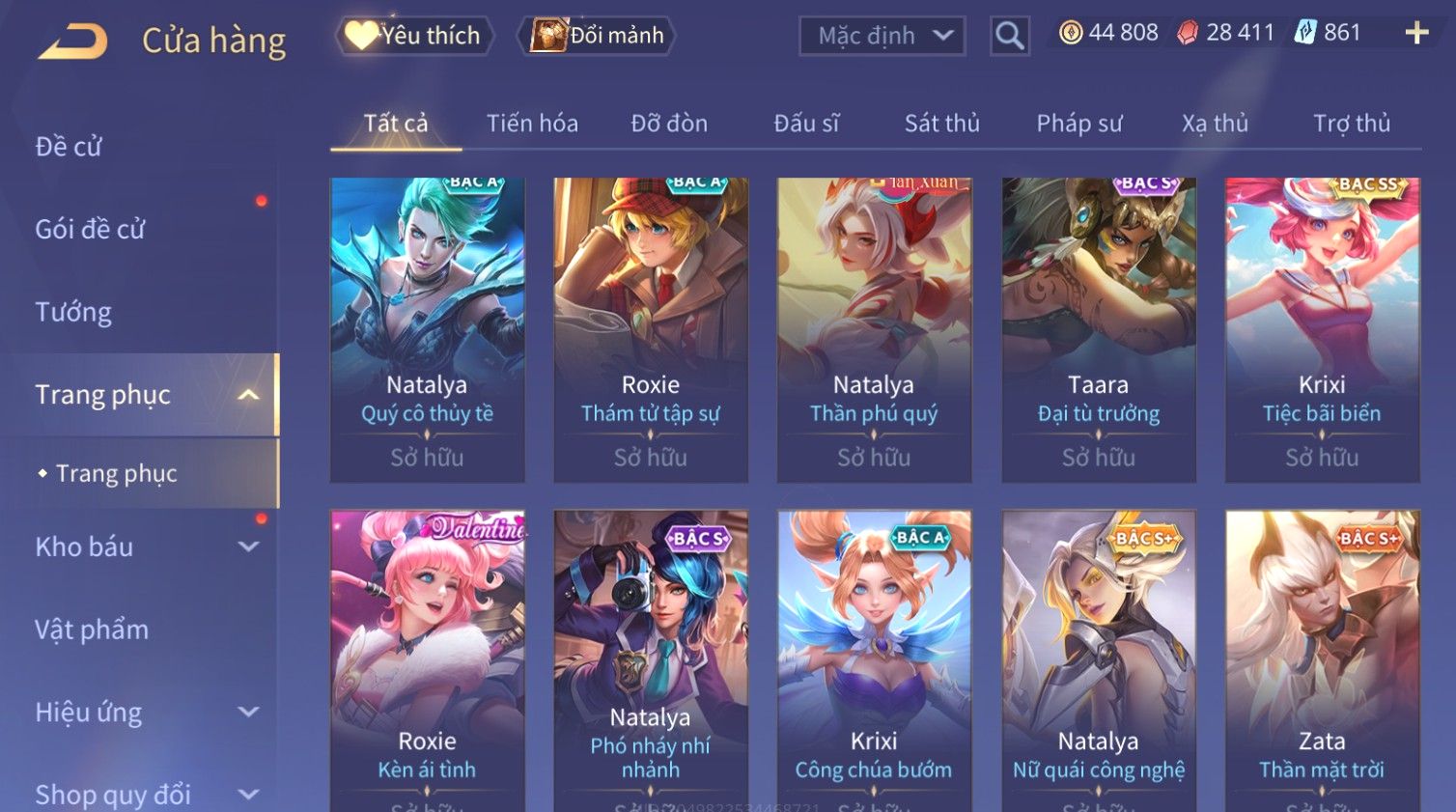Screen dimensions: 1456x812
Task: Click the magnifying glass search button
Action: 1009,36
